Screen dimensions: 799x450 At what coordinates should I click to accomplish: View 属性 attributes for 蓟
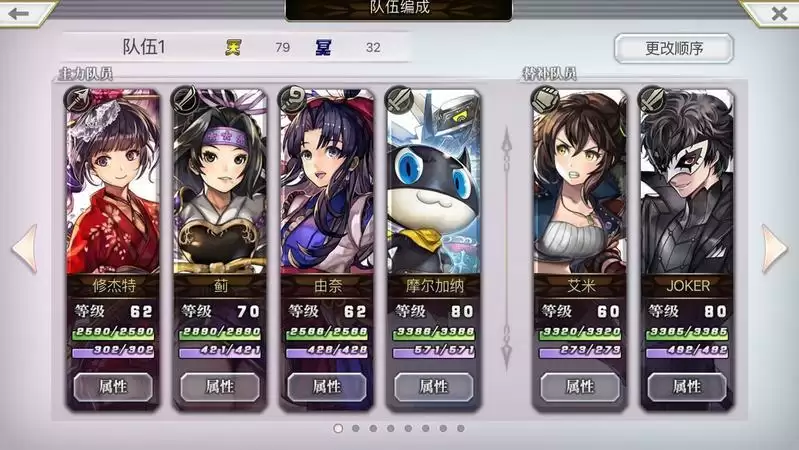click(220, 386)
